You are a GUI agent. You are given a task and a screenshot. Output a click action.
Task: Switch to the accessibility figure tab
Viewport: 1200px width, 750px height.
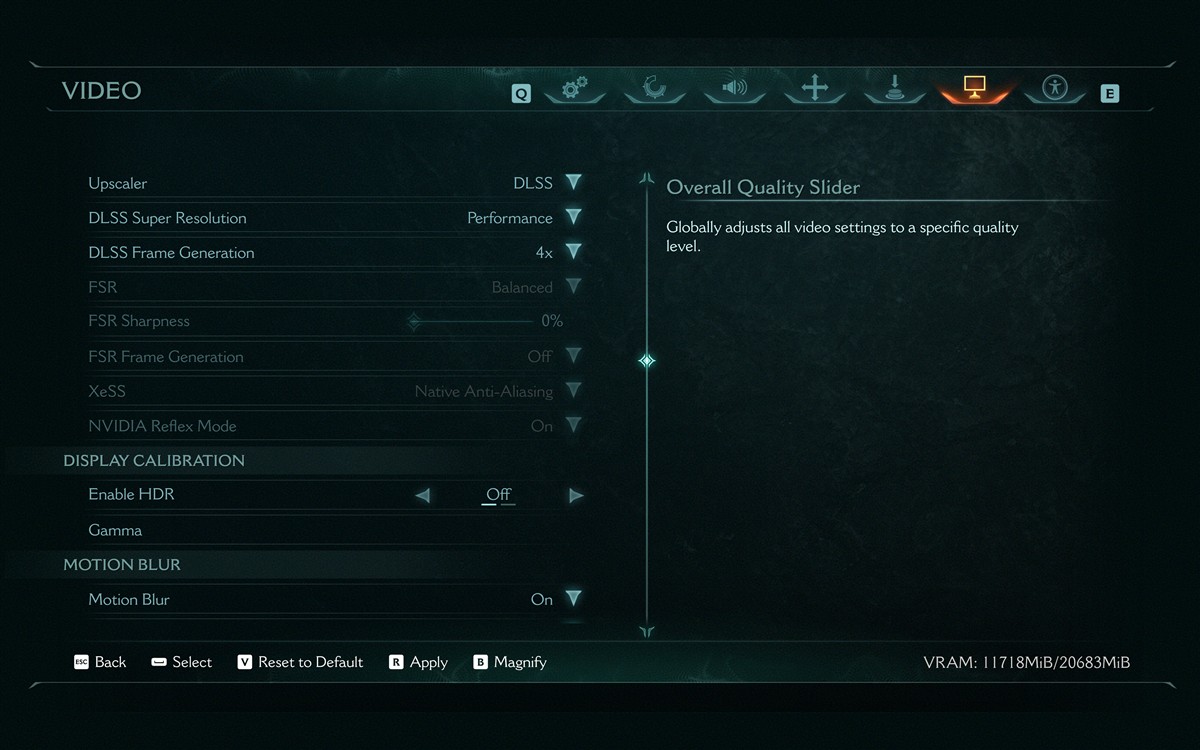pos(1055,88)
